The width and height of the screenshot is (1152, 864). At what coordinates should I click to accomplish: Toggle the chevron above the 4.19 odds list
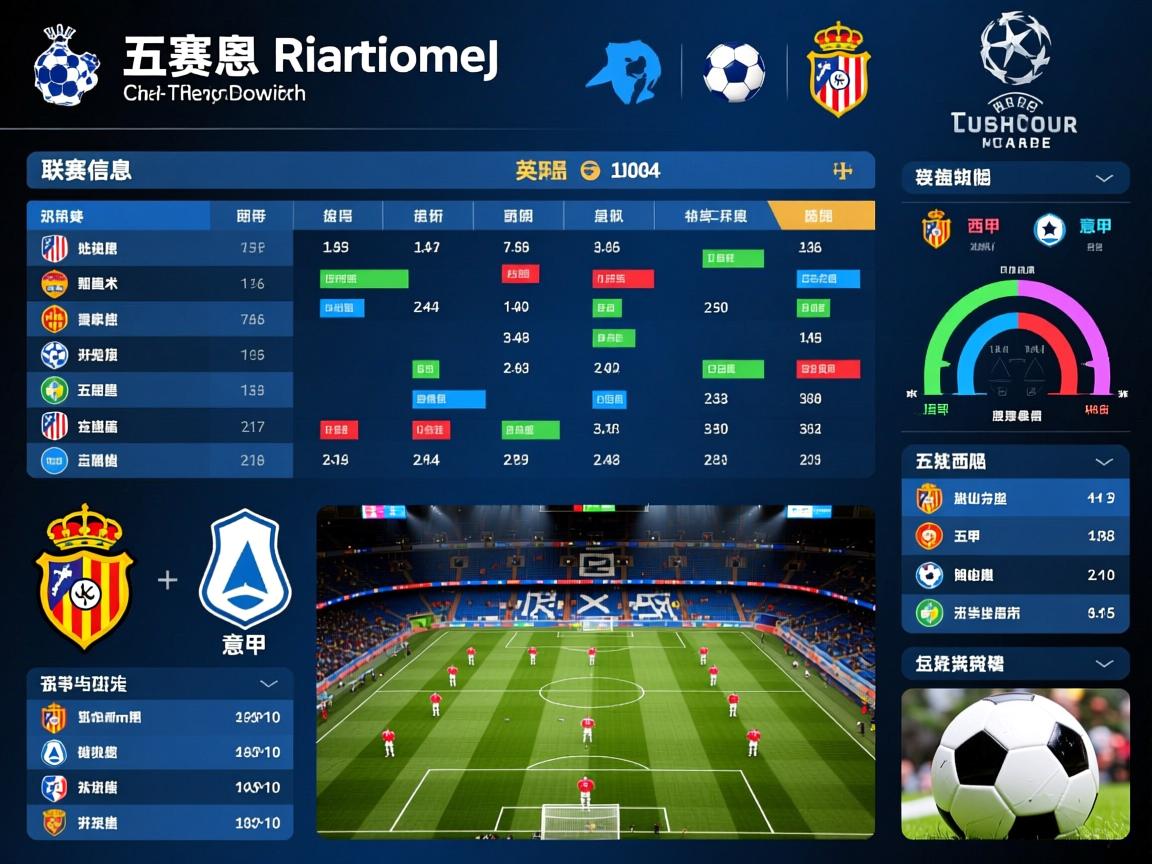pos(1104,461)
